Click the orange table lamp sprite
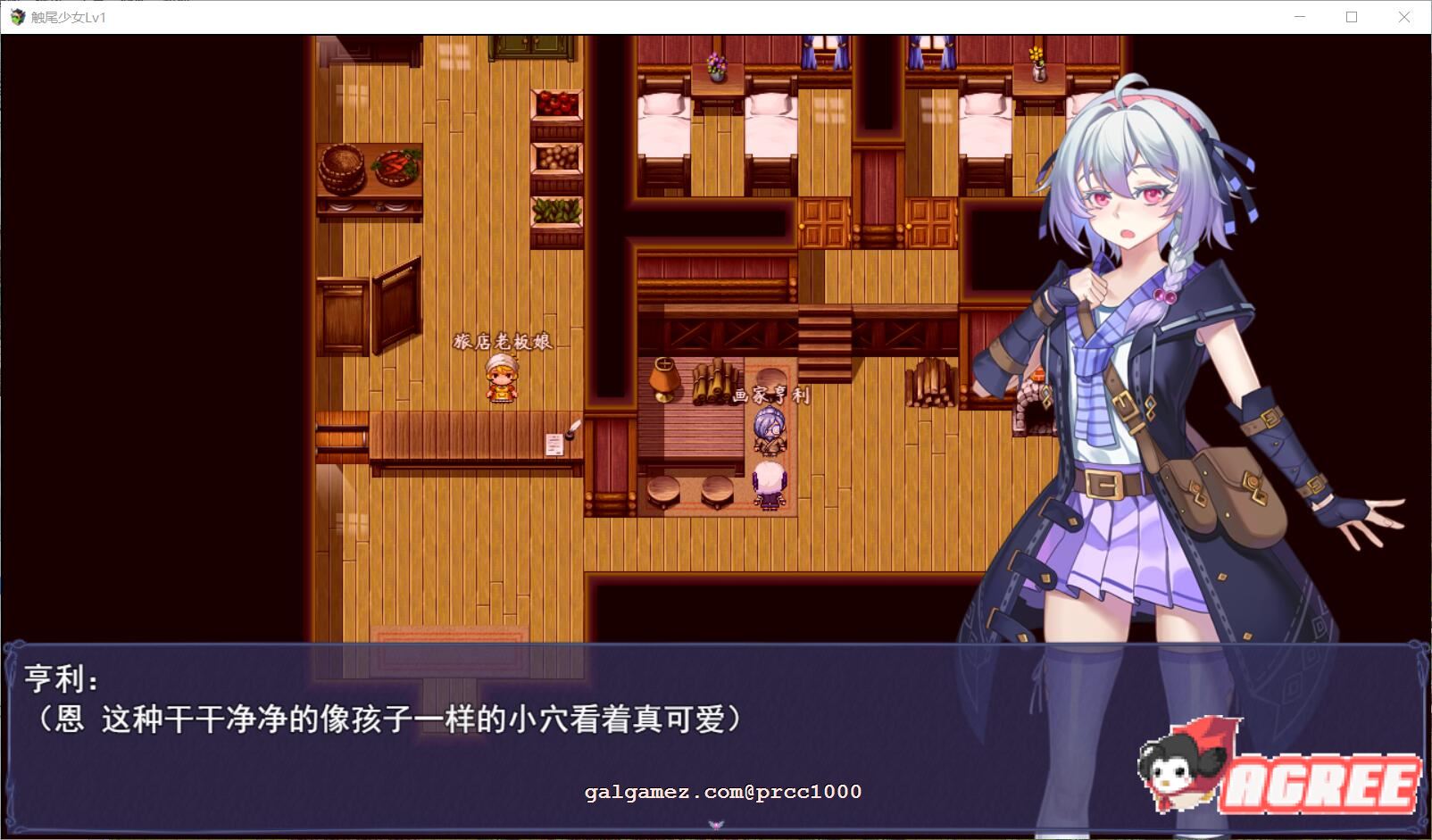This screenshot has width=1432, height=840. (x=664, y=375)
